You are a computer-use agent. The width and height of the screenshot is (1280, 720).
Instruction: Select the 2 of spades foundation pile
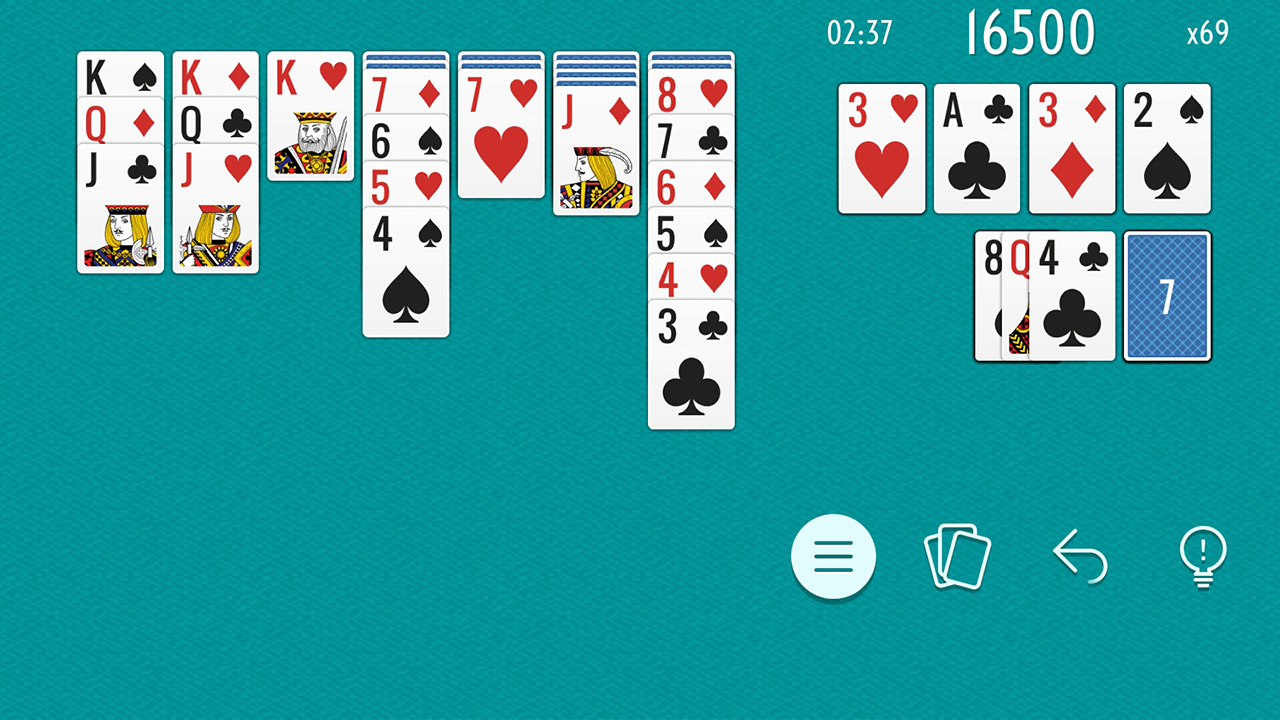pos(1167,148)
